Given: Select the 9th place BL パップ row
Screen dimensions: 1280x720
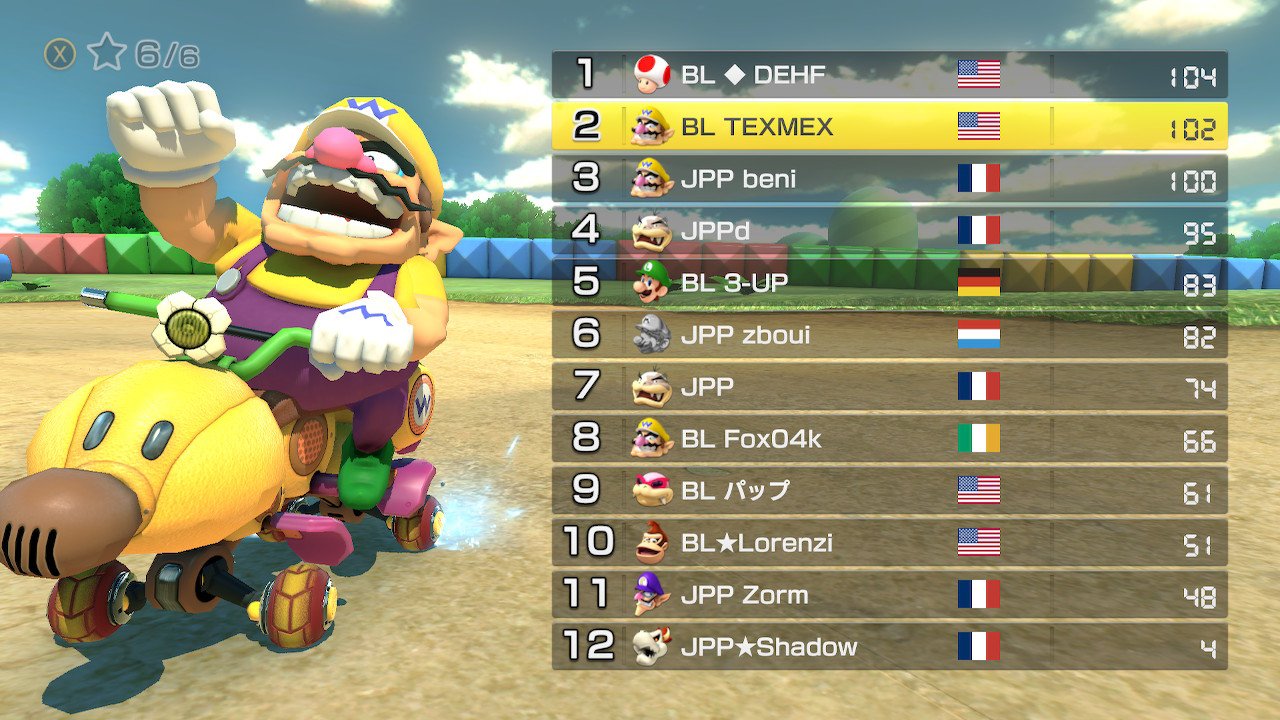Looking at the screenshot, I should (x=889, y=491).
